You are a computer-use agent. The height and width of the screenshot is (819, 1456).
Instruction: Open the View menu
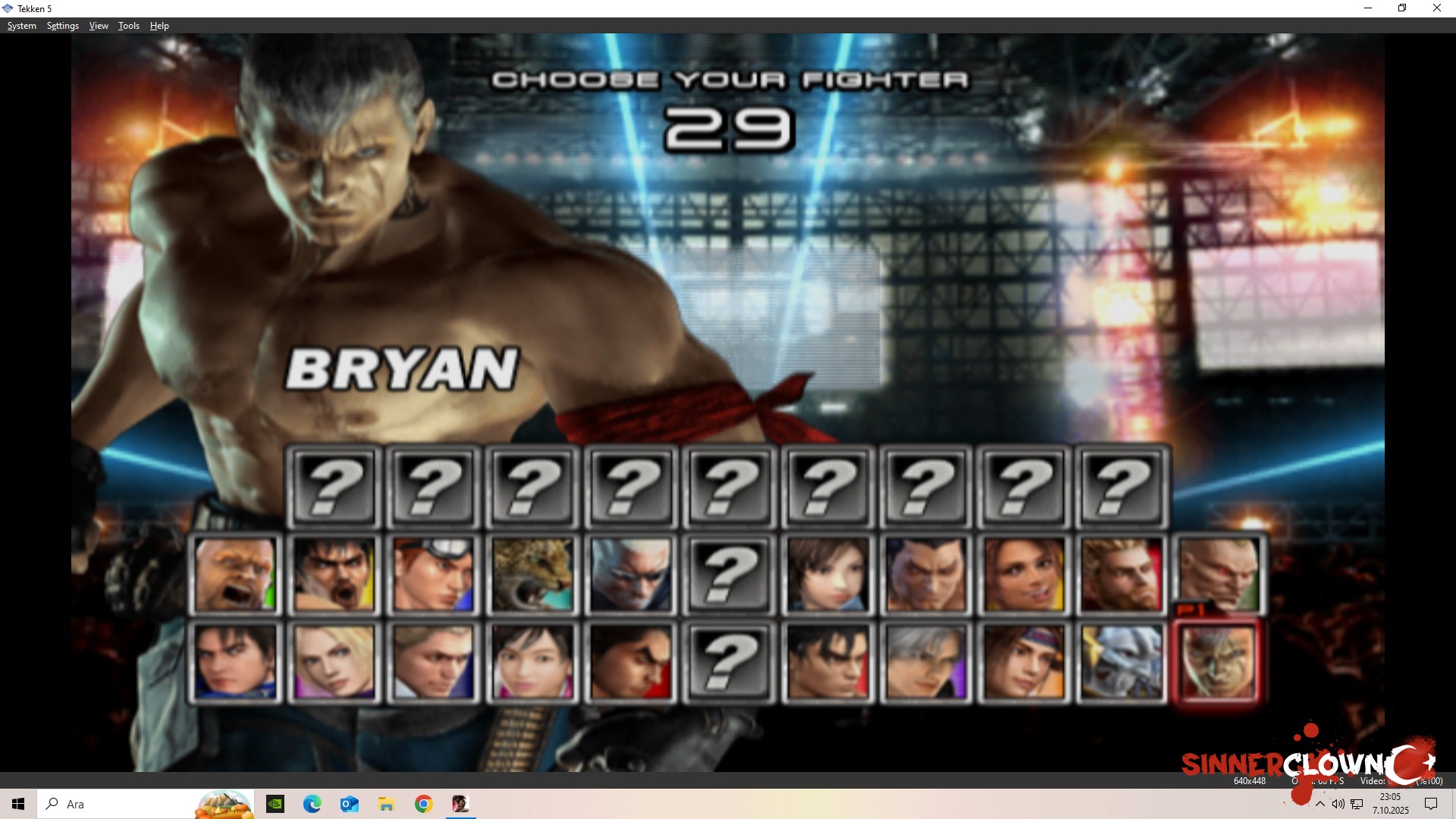tap(98, 25)
